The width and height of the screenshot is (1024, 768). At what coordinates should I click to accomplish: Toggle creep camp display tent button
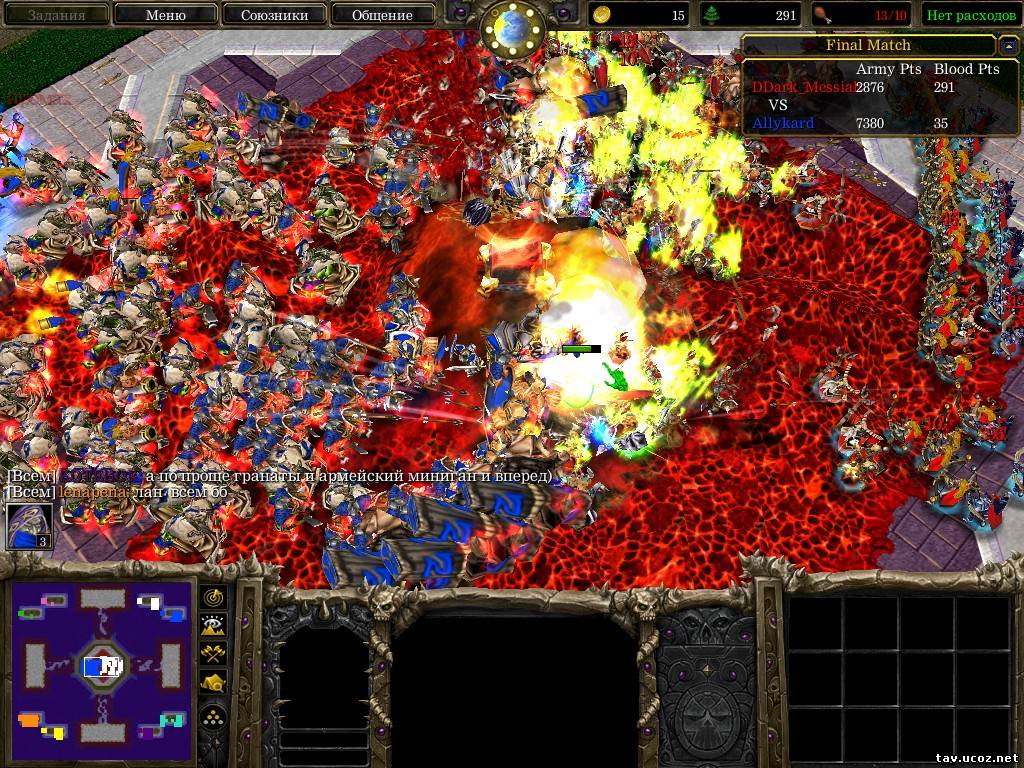(214, 683)
